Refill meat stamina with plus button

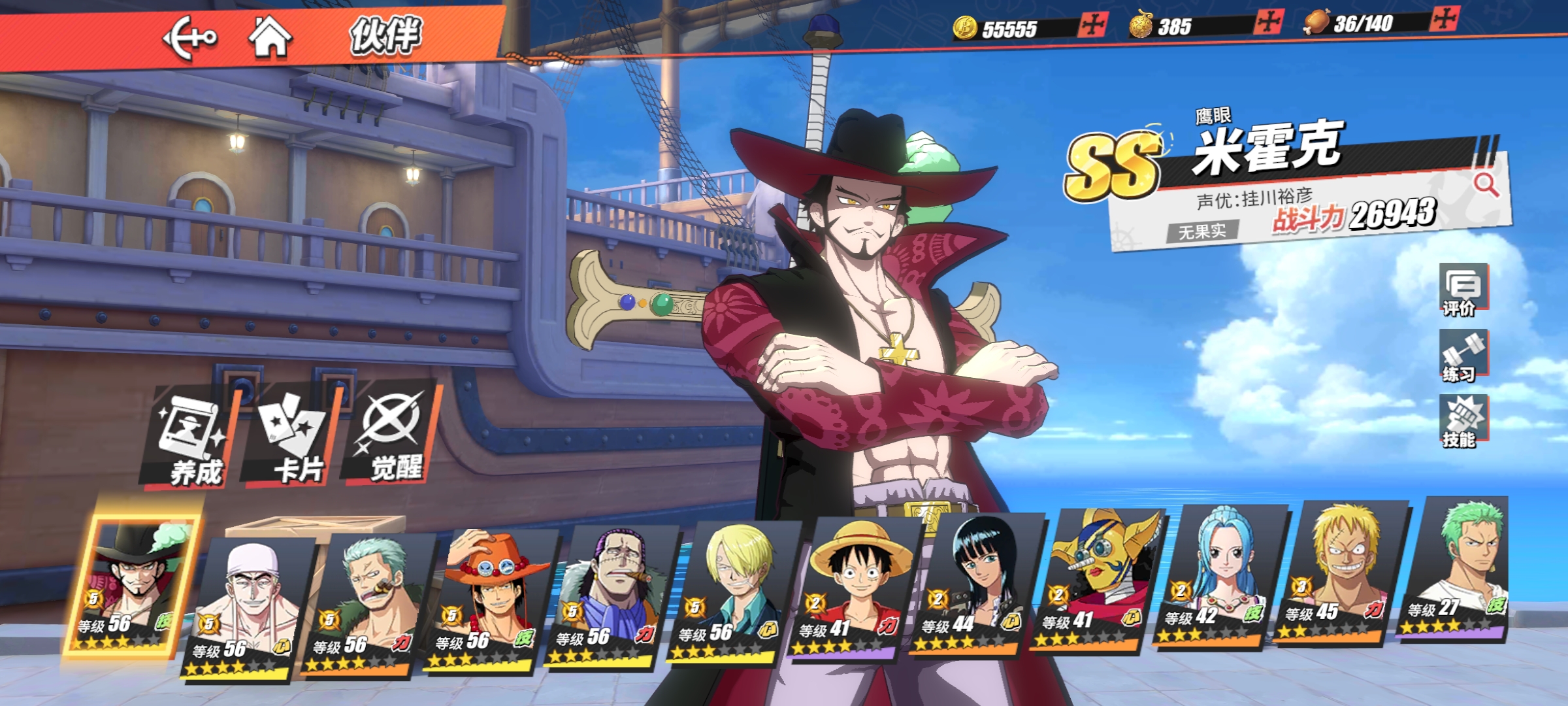[x=1443, y=20]
